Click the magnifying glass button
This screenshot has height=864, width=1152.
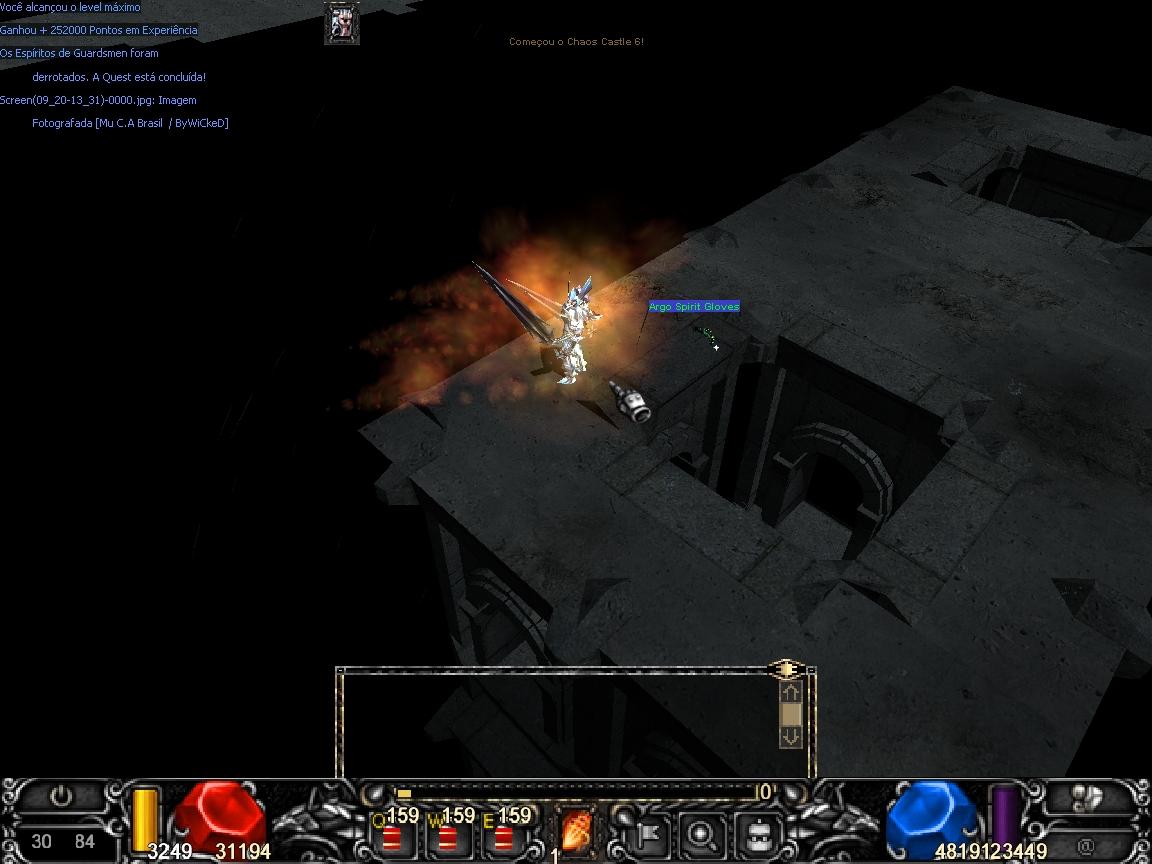tap(702, 832)
